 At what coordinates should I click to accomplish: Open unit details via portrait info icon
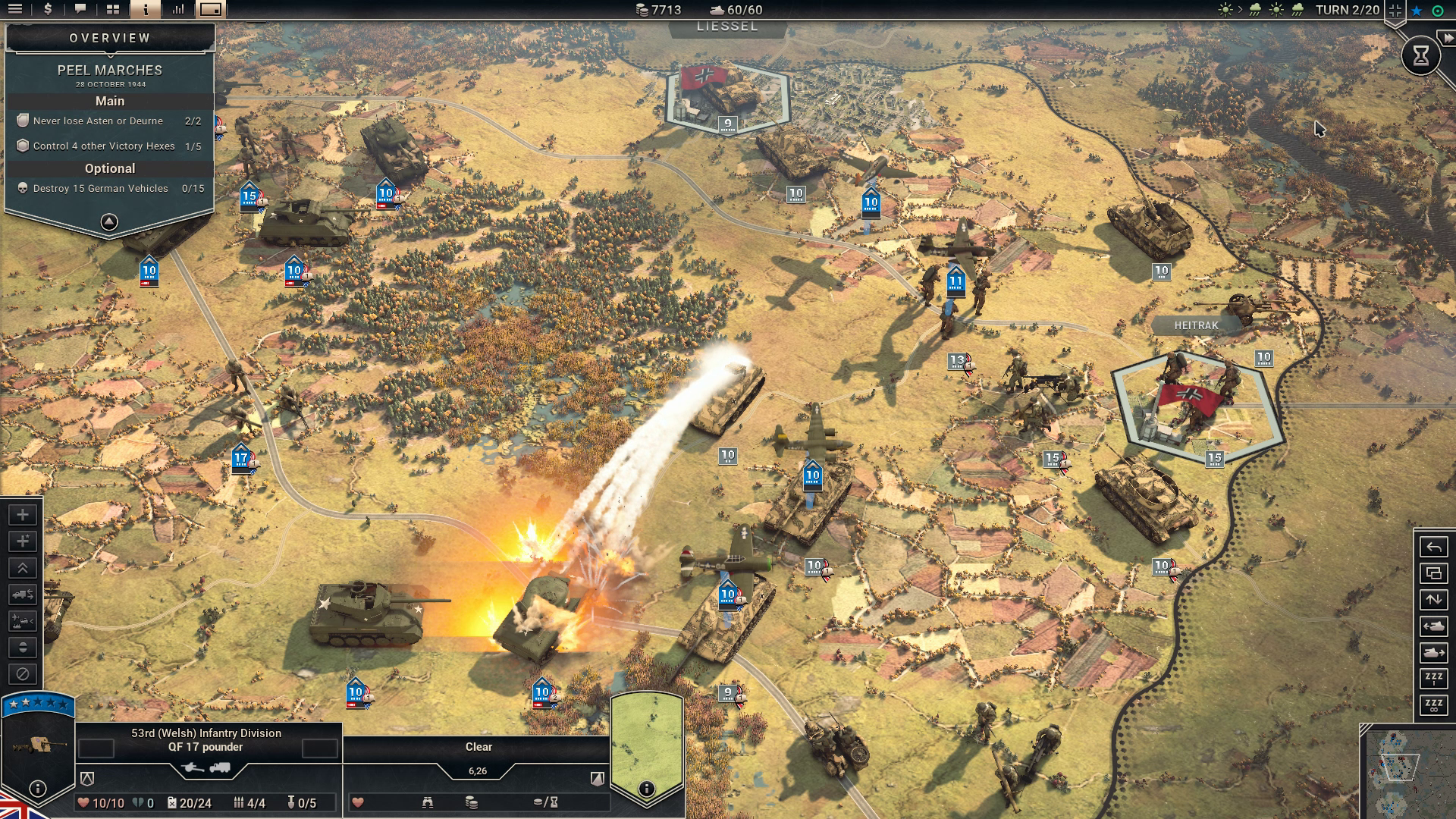37,789
